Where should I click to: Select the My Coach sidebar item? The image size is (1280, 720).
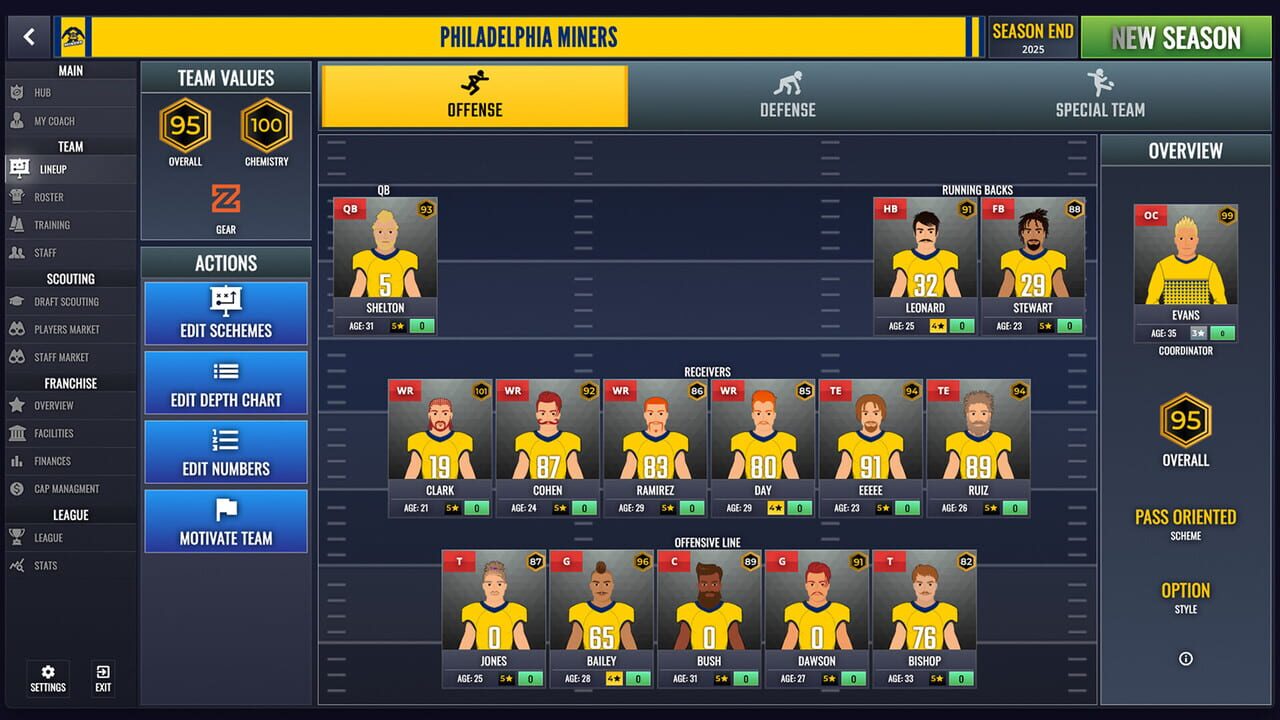[60, 120]
